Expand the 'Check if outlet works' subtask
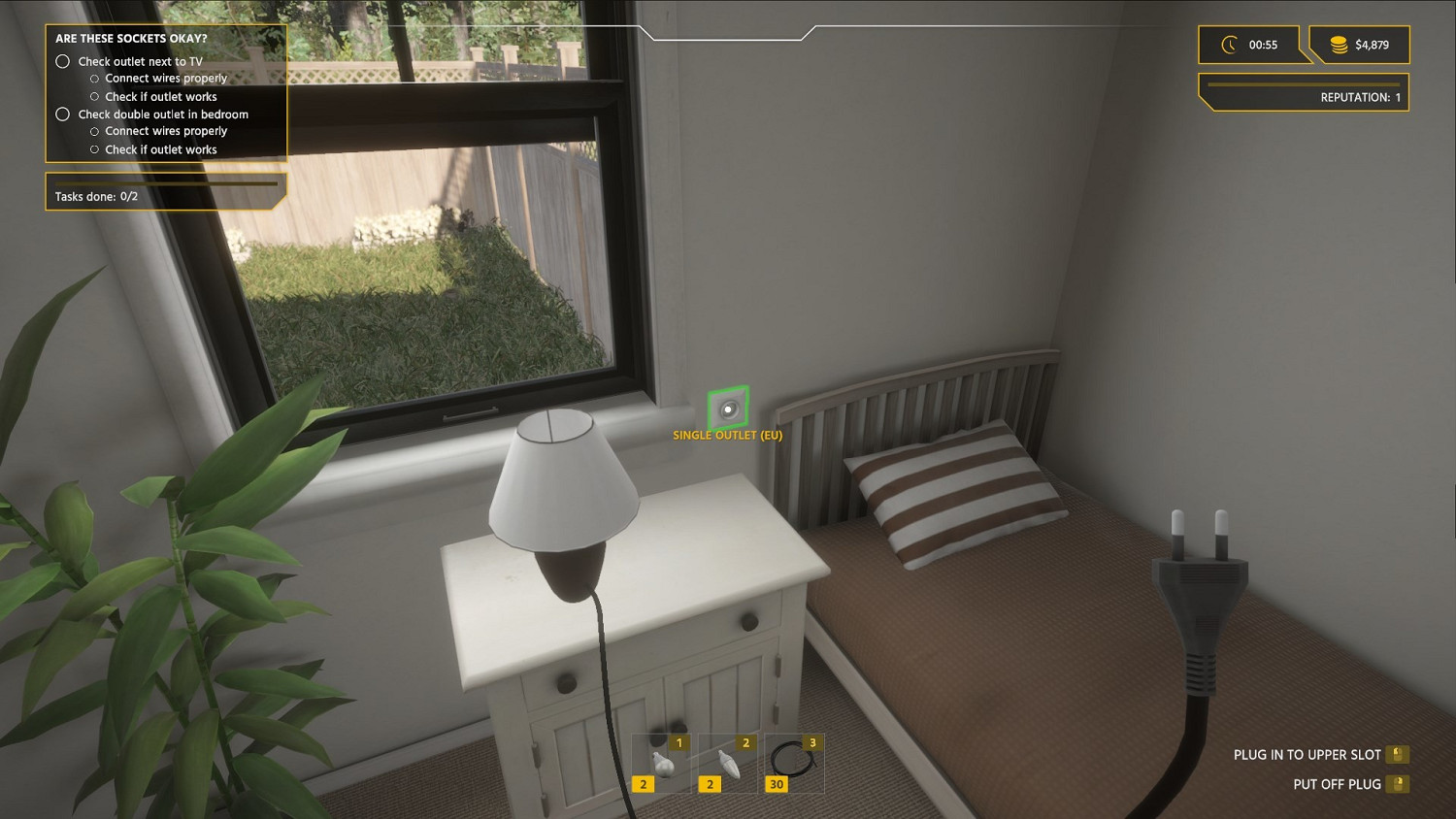The height and width of the screenshot is (819, 1456). point(94,96)
